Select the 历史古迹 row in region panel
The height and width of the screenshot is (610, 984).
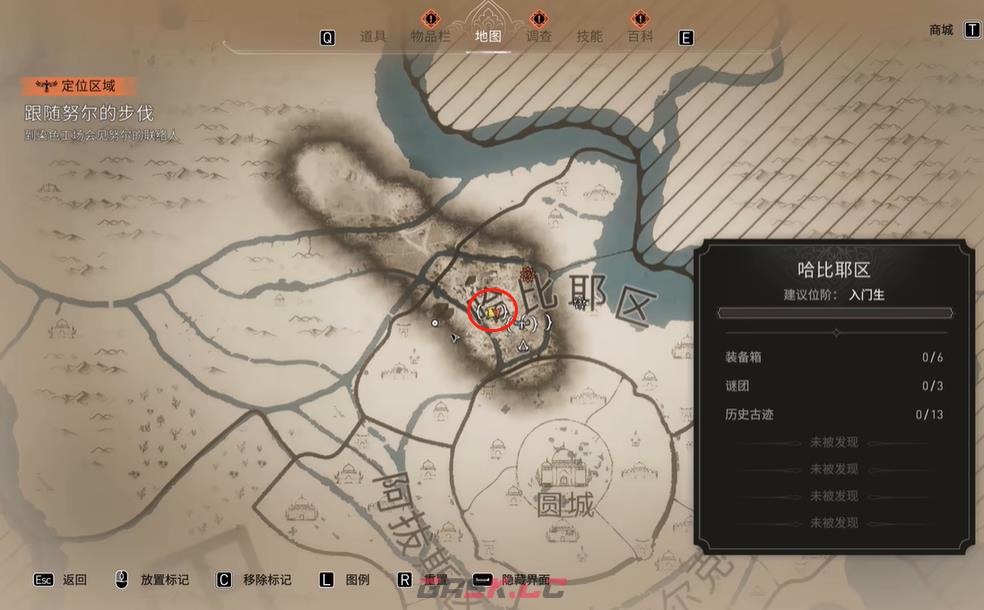[x=834, y=414]
